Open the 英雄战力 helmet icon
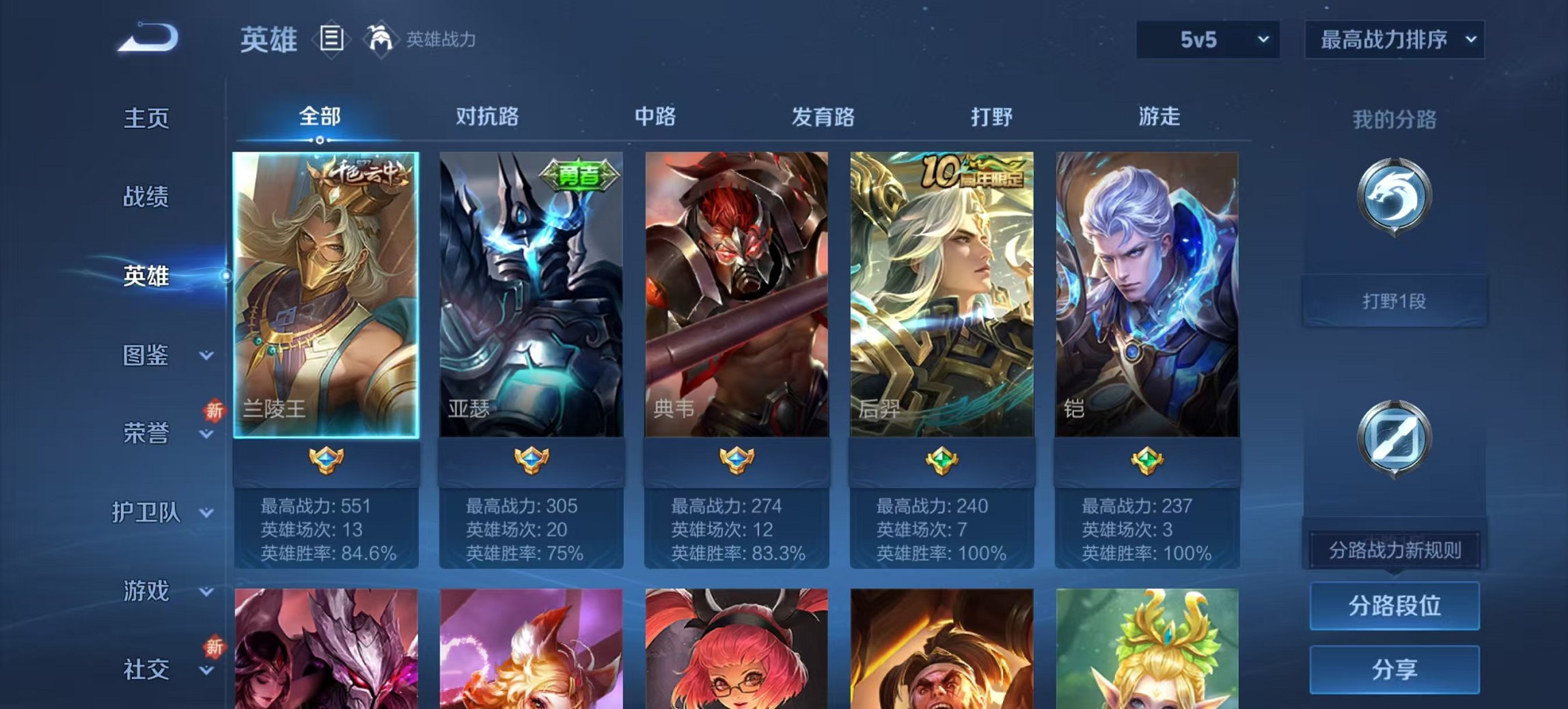 pos(381,39)
